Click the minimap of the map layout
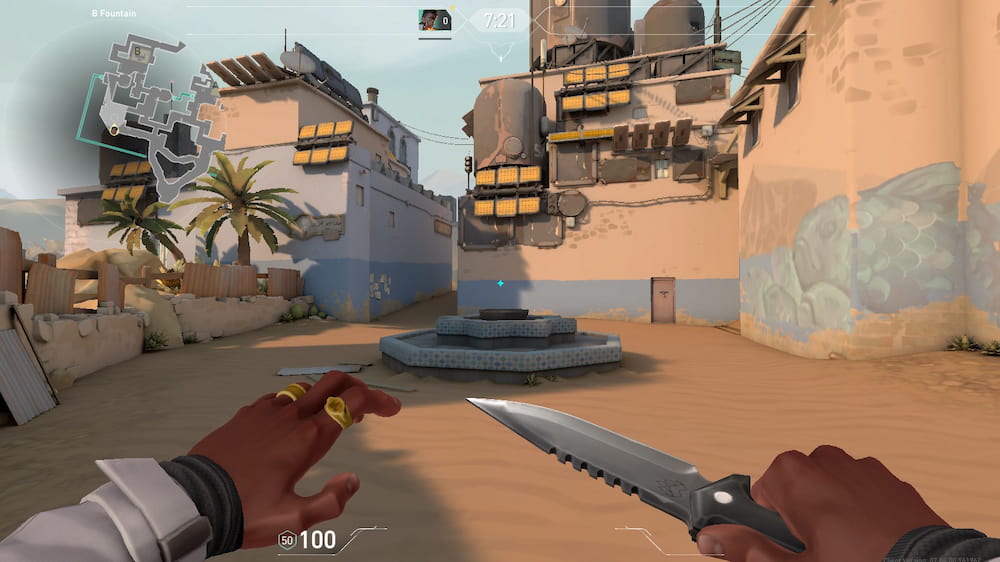The image size is (1000, 562). tap(148, 108)
